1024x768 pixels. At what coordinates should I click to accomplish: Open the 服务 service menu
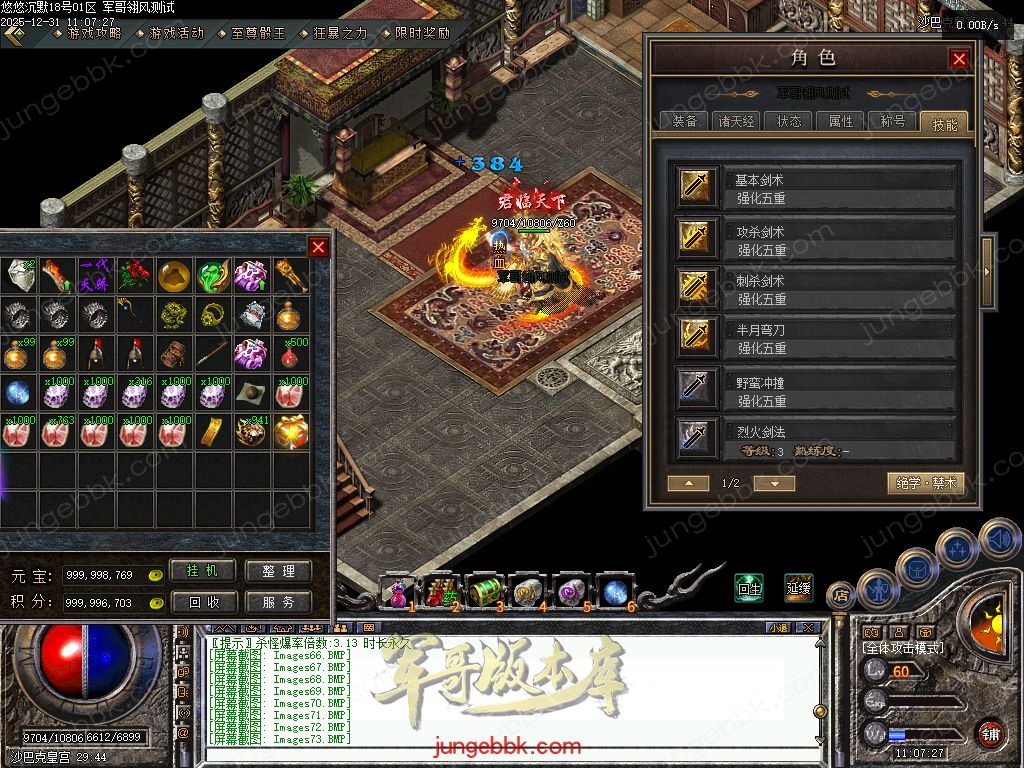278,602
